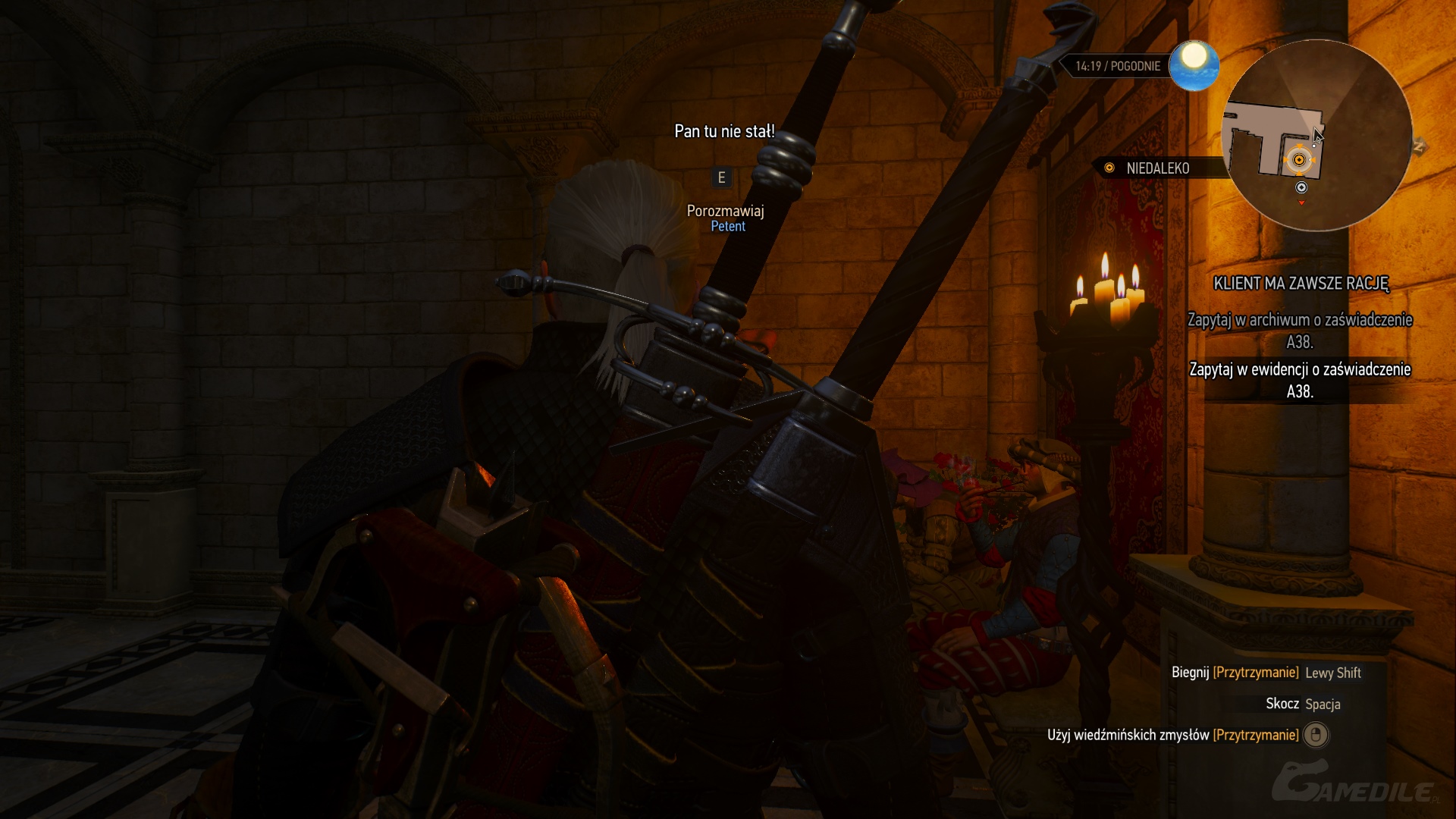Choose the Porozmawiaj interaction prompt
This screenshot has width=1456, height=819.
(725, 211)
